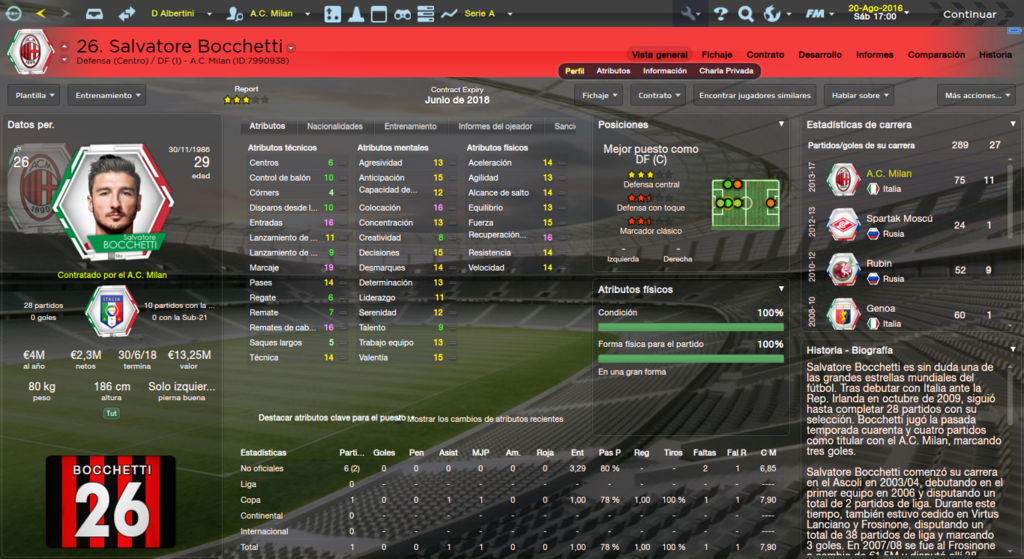Screen dimensions: 1024x559
Task: Switch to the Contrato tab in the header
Action: tap(765, 54)
